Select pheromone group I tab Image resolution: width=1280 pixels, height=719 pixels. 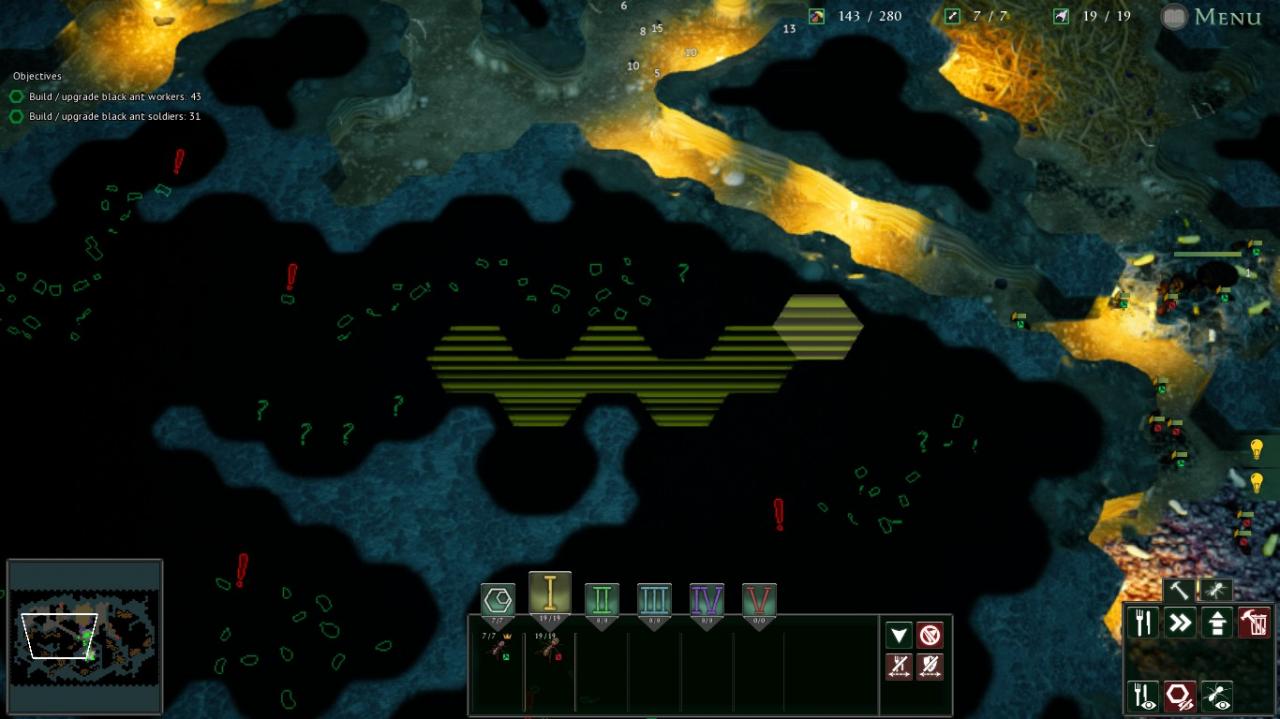click(550, 593)
